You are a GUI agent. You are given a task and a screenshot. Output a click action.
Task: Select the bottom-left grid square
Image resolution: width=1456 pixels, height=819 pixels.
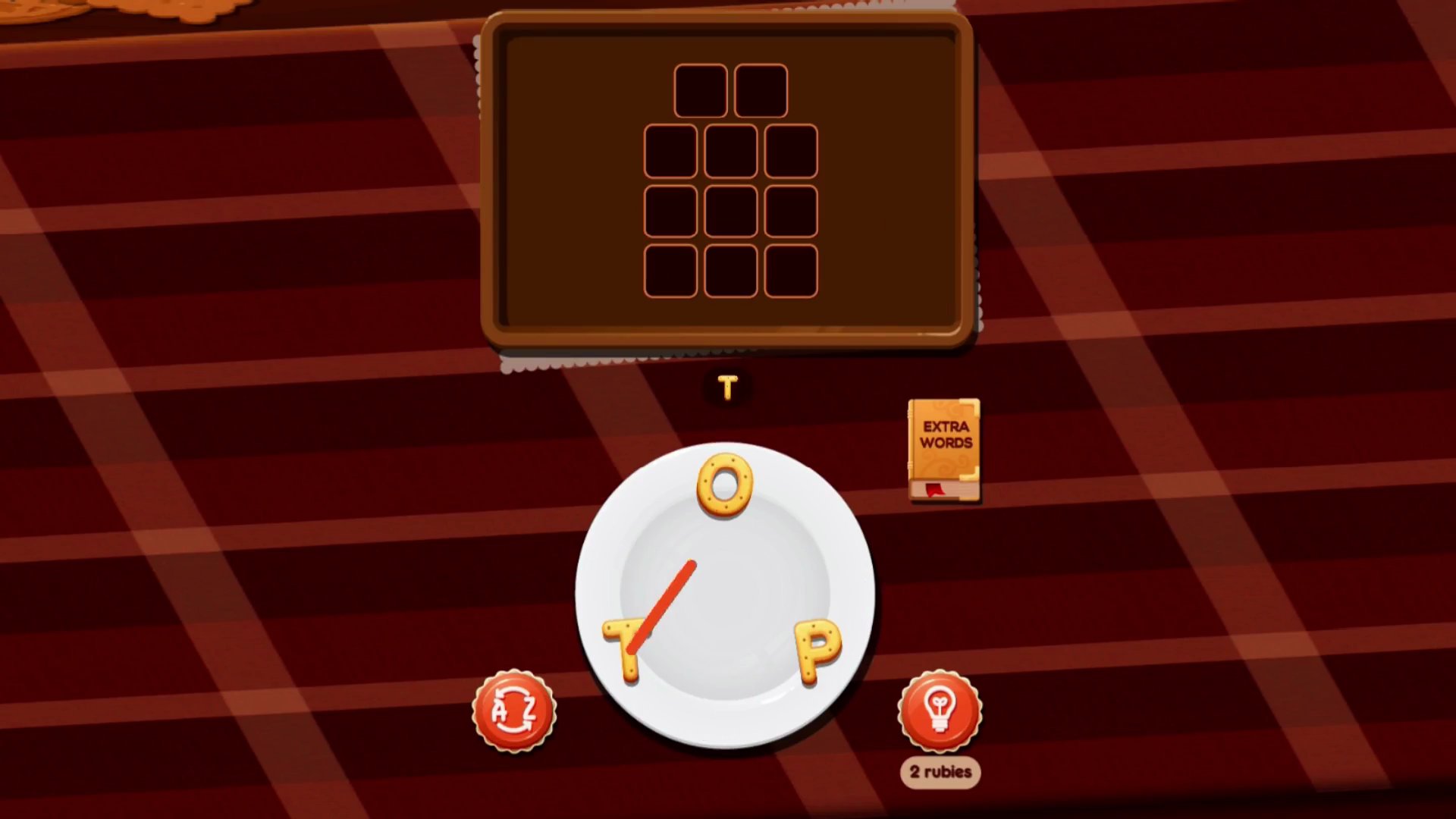(670, 271)
